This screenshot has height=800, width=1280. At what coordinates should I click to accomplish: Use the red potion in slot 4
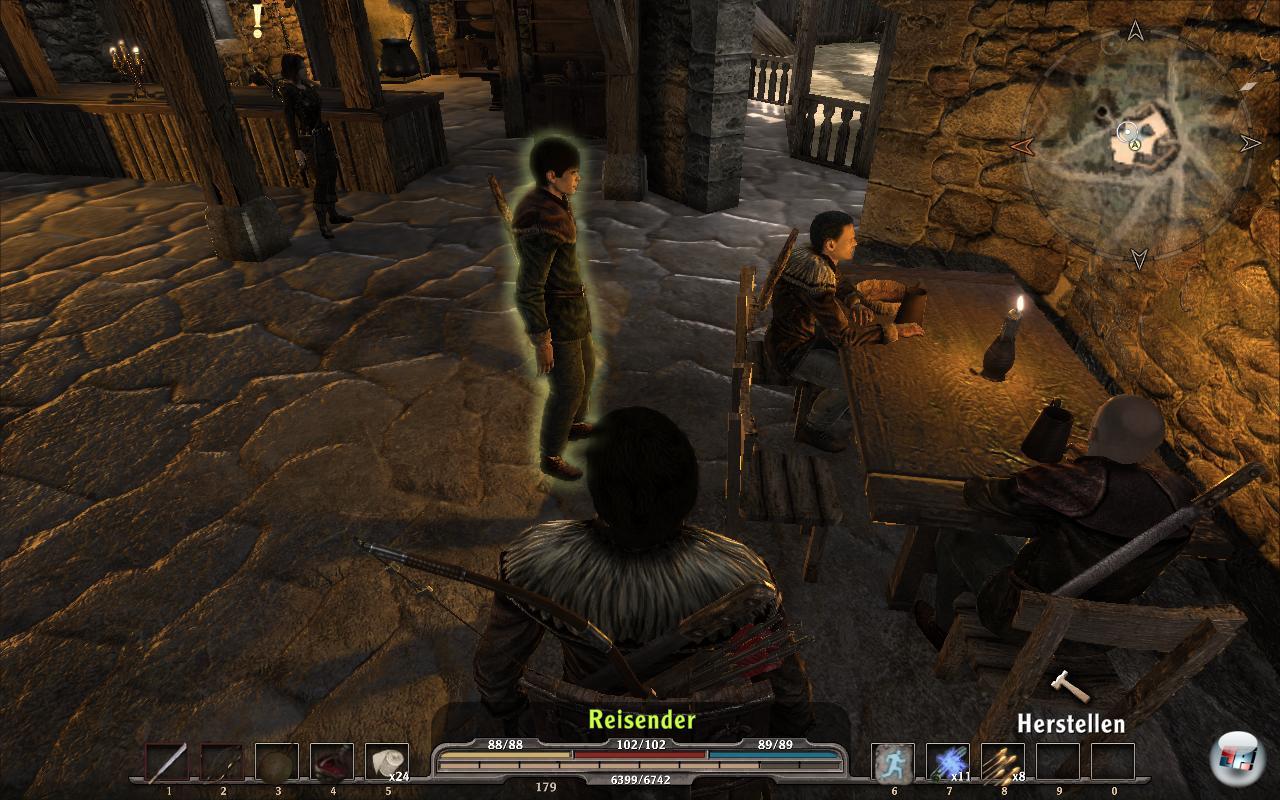click(x=332, y=763)
